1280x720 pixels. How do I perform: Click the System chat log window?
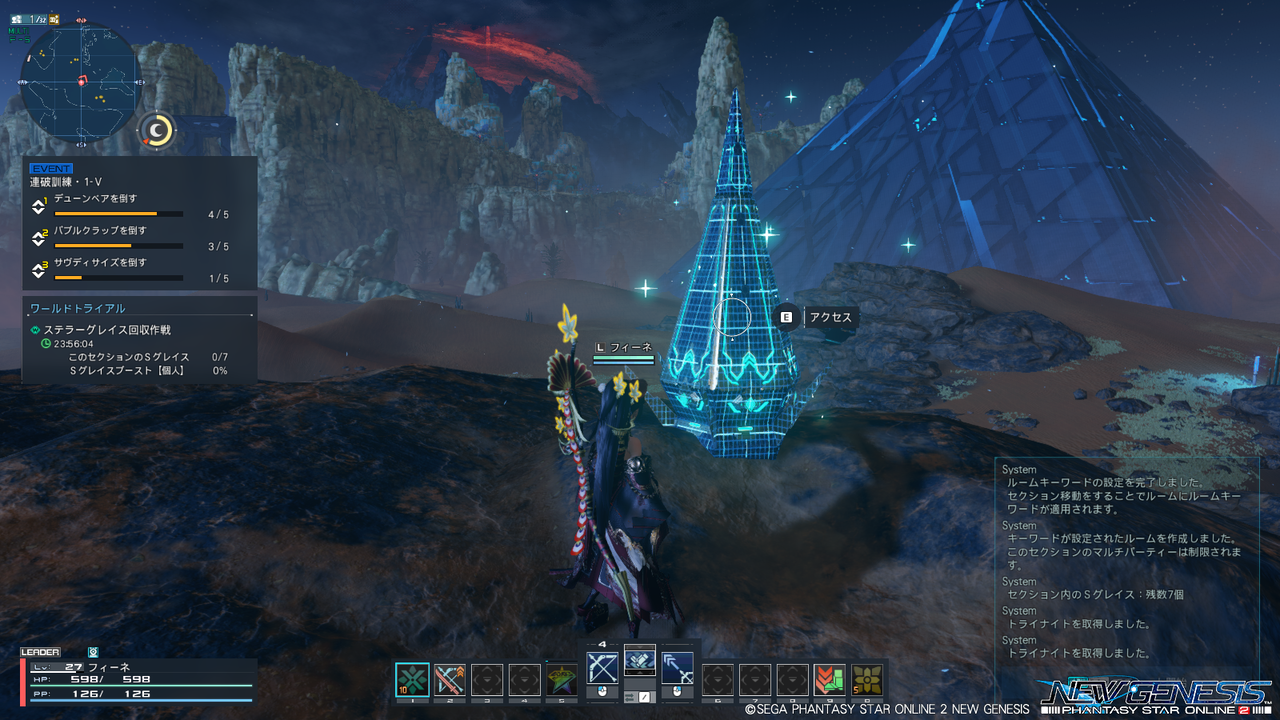pyautogui.click(x=1127, y=558)
